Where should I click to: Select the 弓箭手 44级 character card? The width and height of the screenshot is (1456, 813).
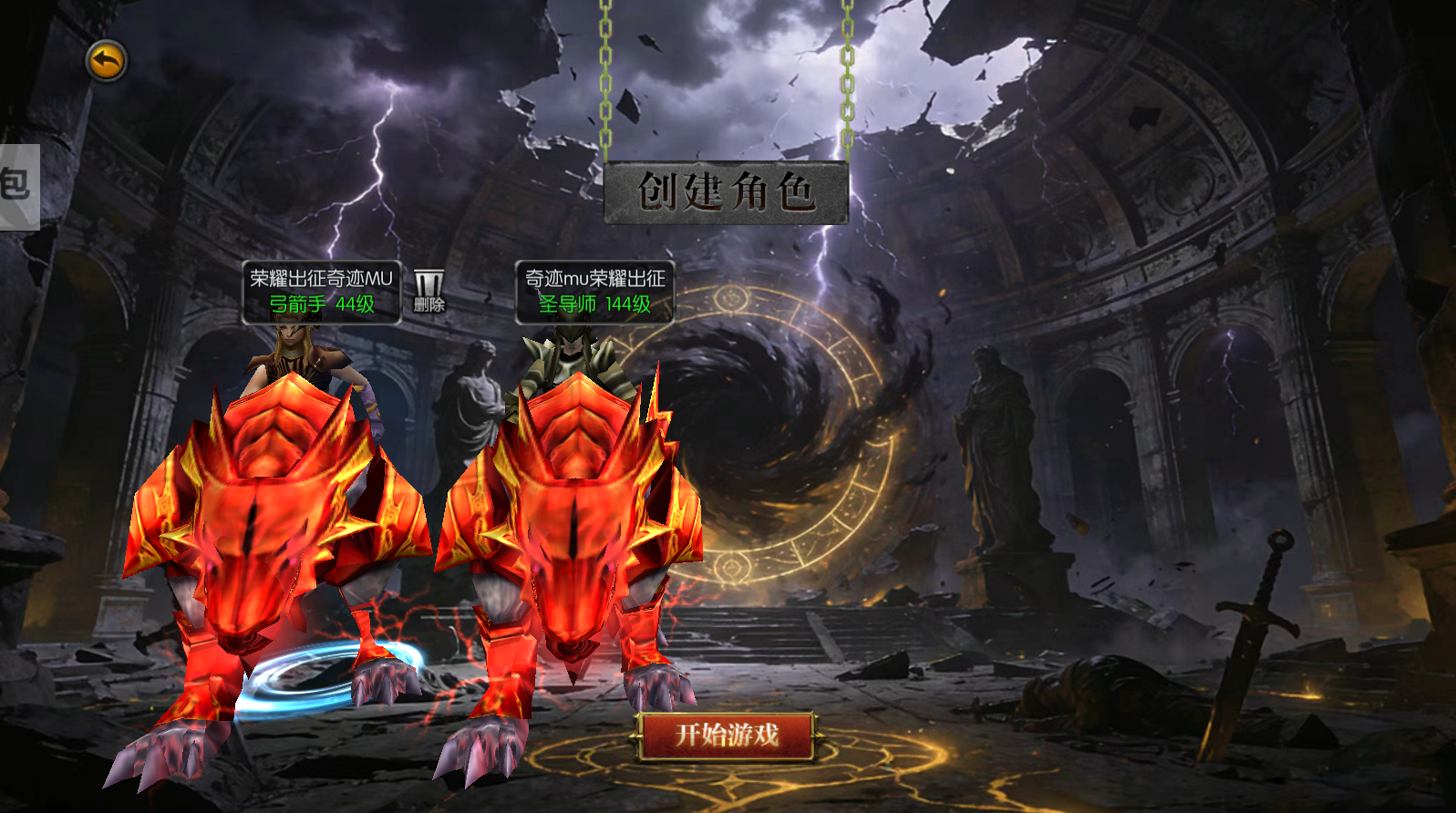[x=321, y=292]
